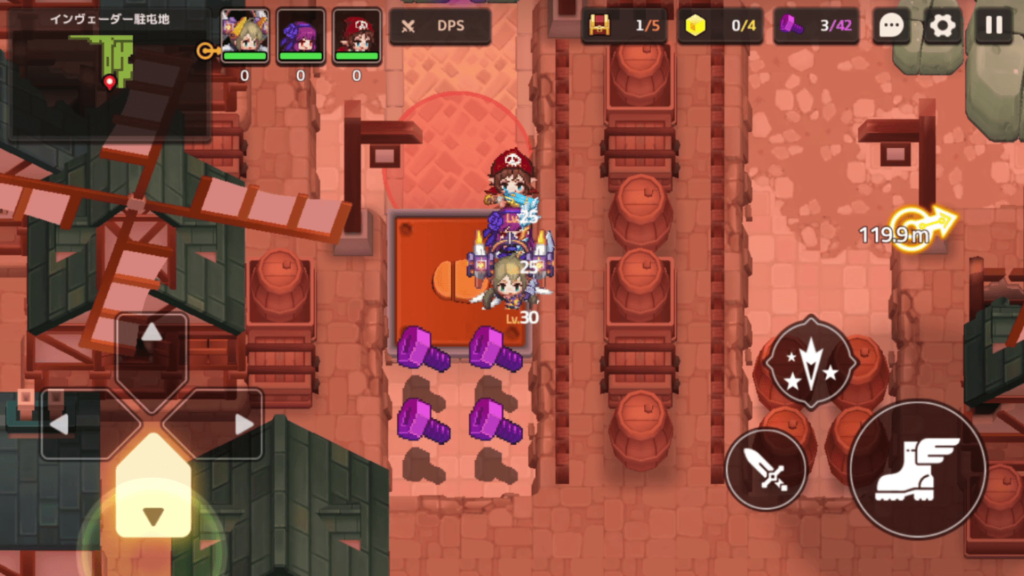The width and height of the screenshot is (1024, 576).
Task: Select the red pirate-hat hero portrait
Action: (x=357, y=37)
